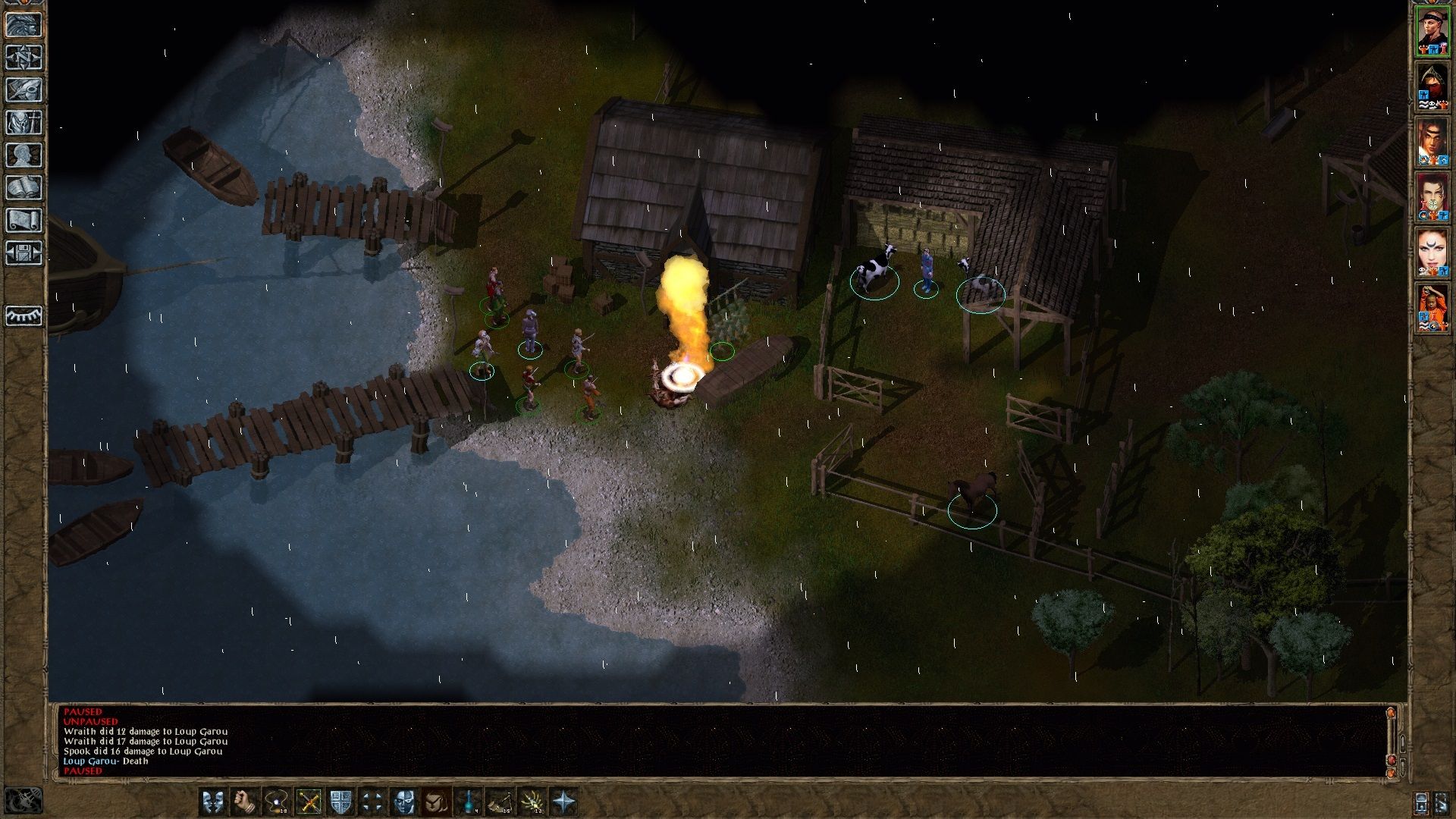This screenshot has height=819, width=1456.
Task: Open the inventory screen from the sidebar
Action: click(24, 123)
